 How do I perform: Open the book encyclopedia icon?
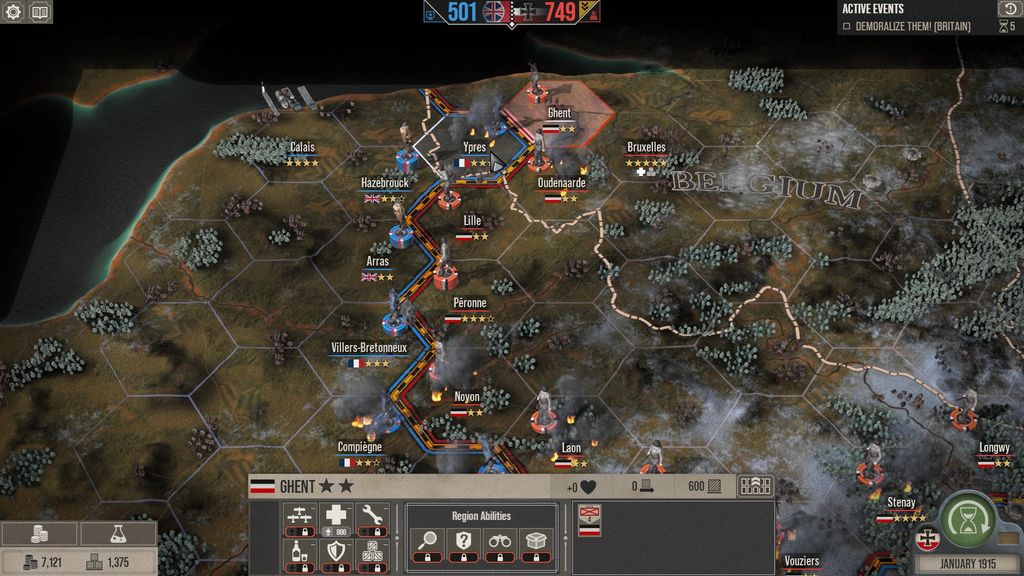pyautogui.click(x=40, y=13)
